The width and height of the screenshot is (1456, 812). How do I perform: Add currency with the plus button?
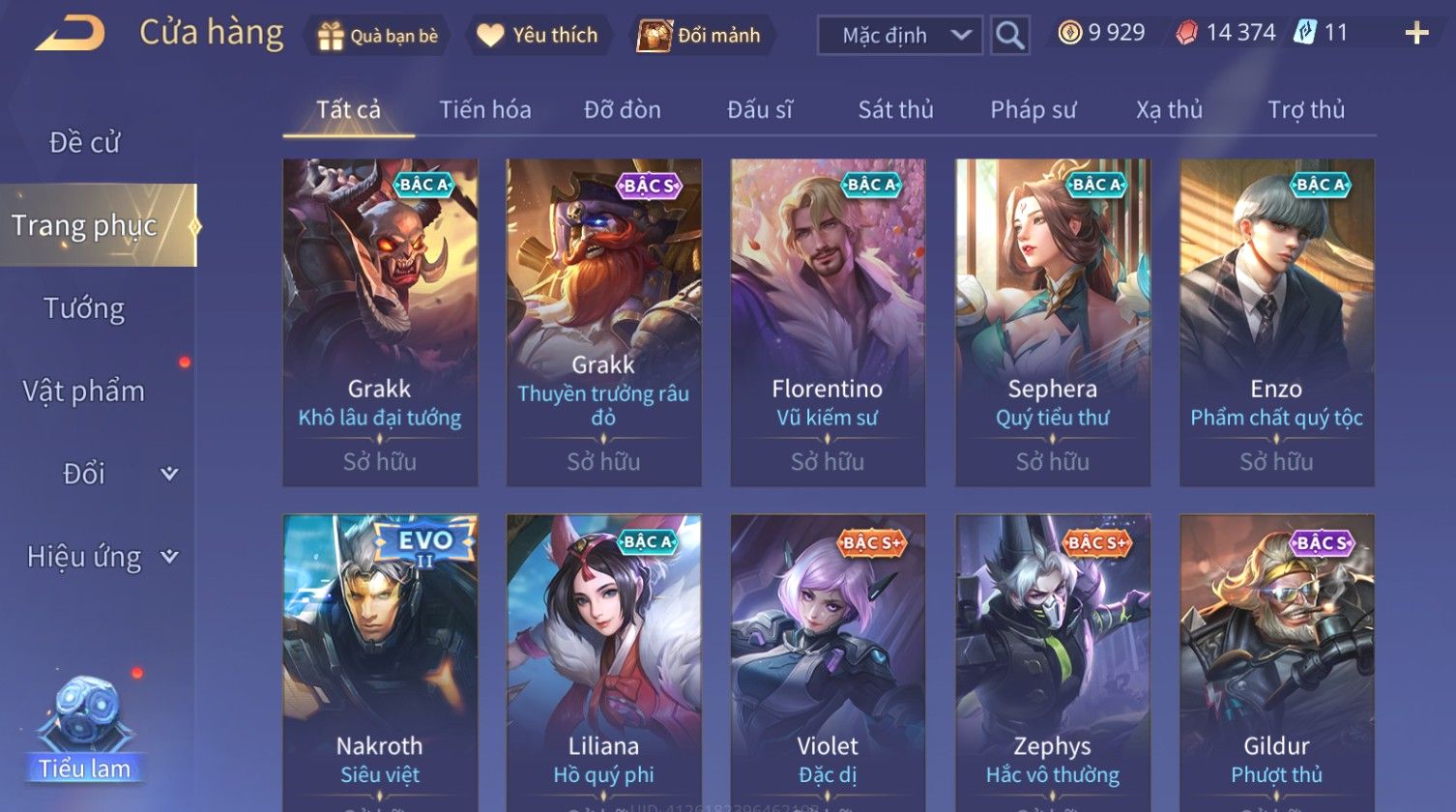click(x=1416, y=34)
